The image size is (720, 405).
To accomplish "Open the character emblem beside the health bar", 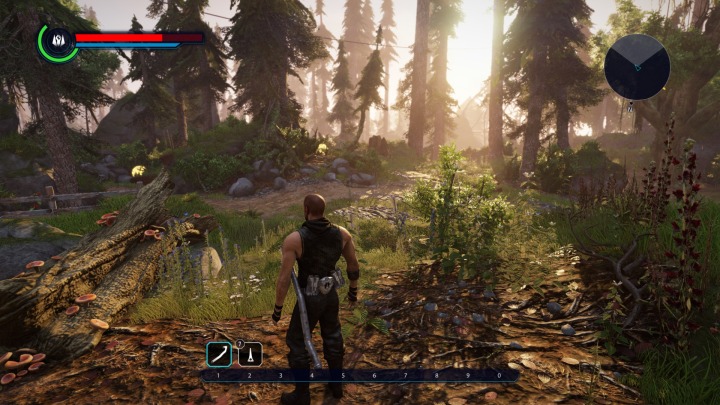I will click(56, 41).
